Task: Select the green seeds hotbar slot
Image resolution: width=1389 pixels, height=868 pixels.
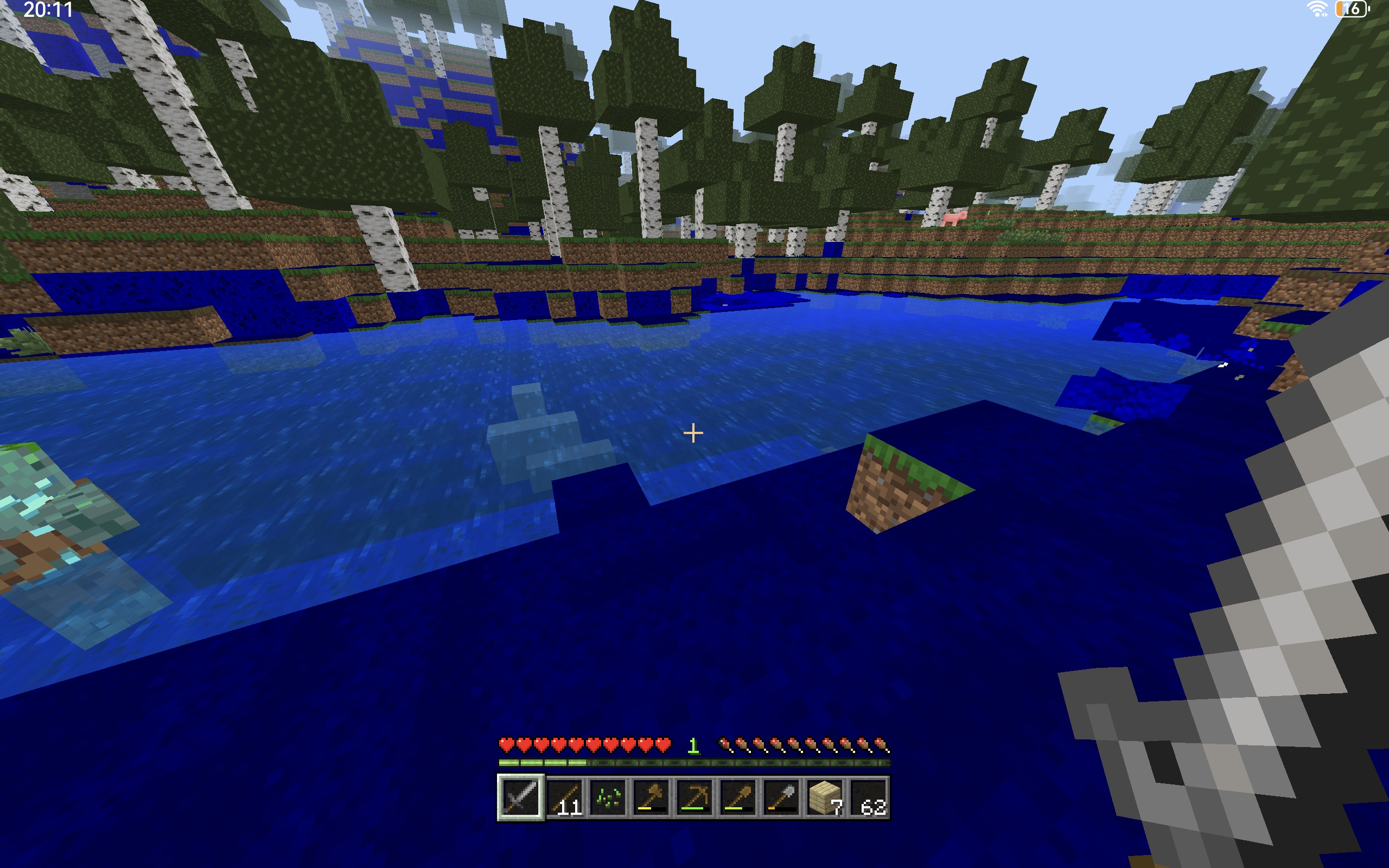Action: [x=608, y=797]
